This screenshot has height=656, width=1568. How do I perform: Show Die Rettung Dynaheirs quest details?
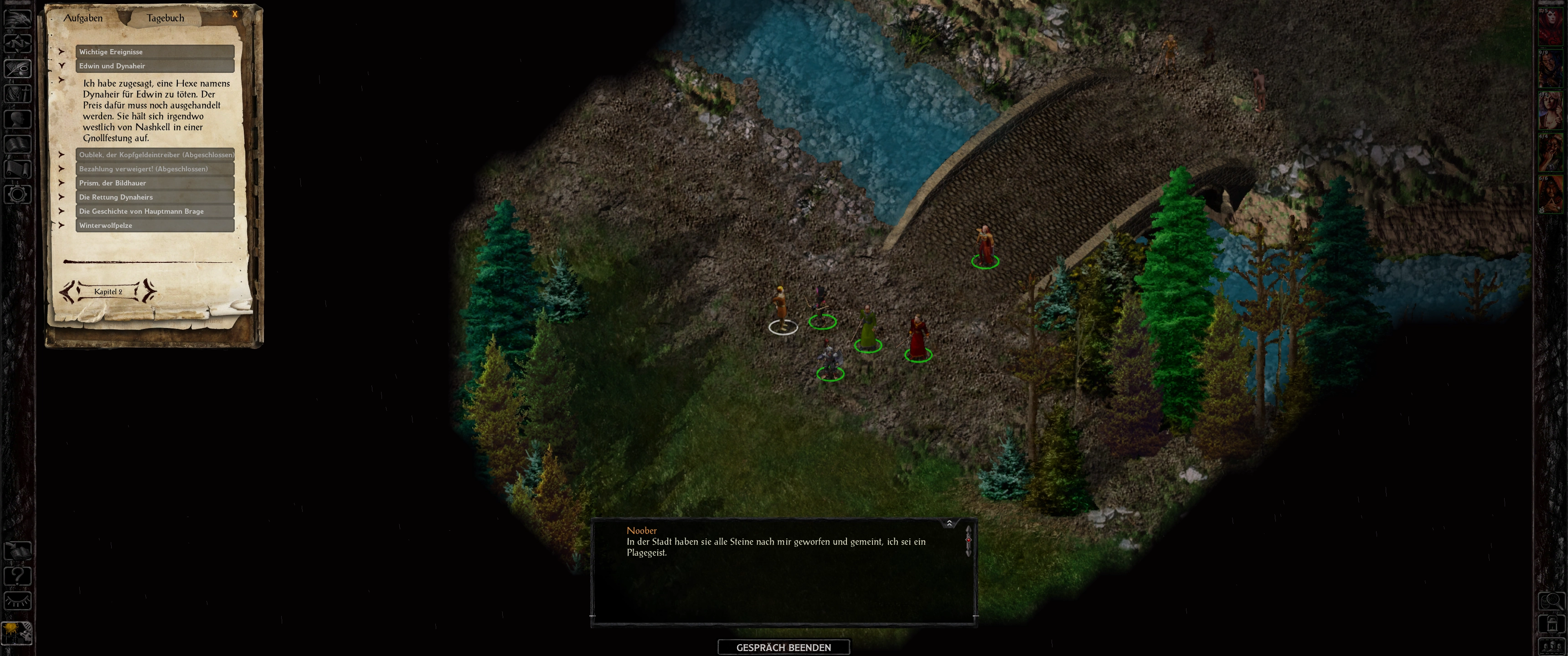155,197
